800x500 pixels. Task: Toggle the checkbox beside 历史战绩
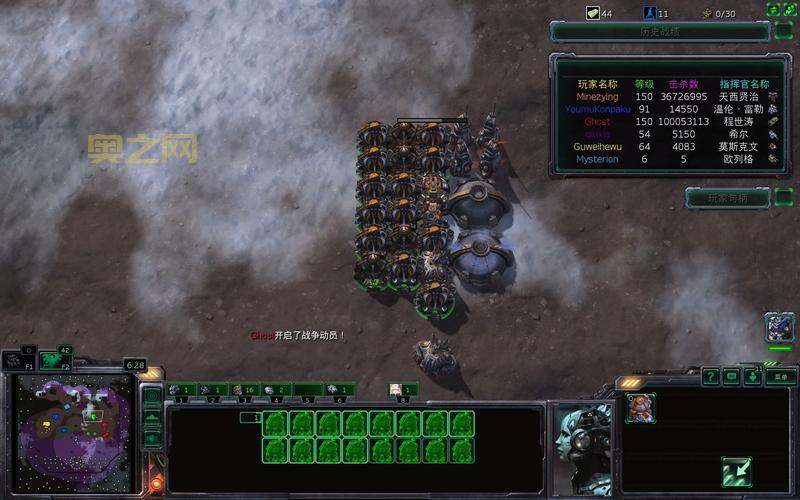click(784, 31)
